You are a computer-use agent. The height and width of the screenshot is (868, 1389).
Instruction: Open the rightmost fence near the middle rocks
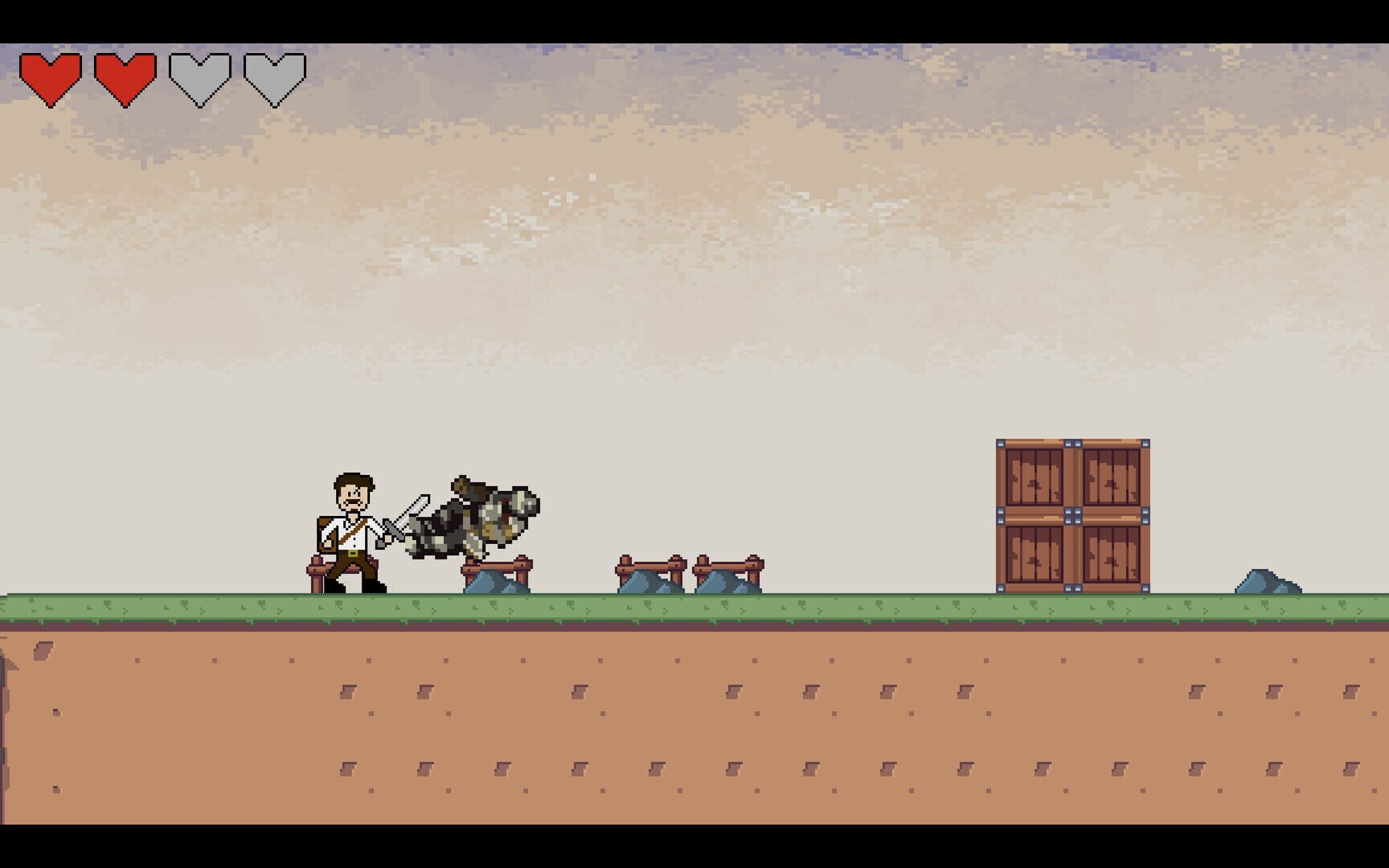coord(727,567)
